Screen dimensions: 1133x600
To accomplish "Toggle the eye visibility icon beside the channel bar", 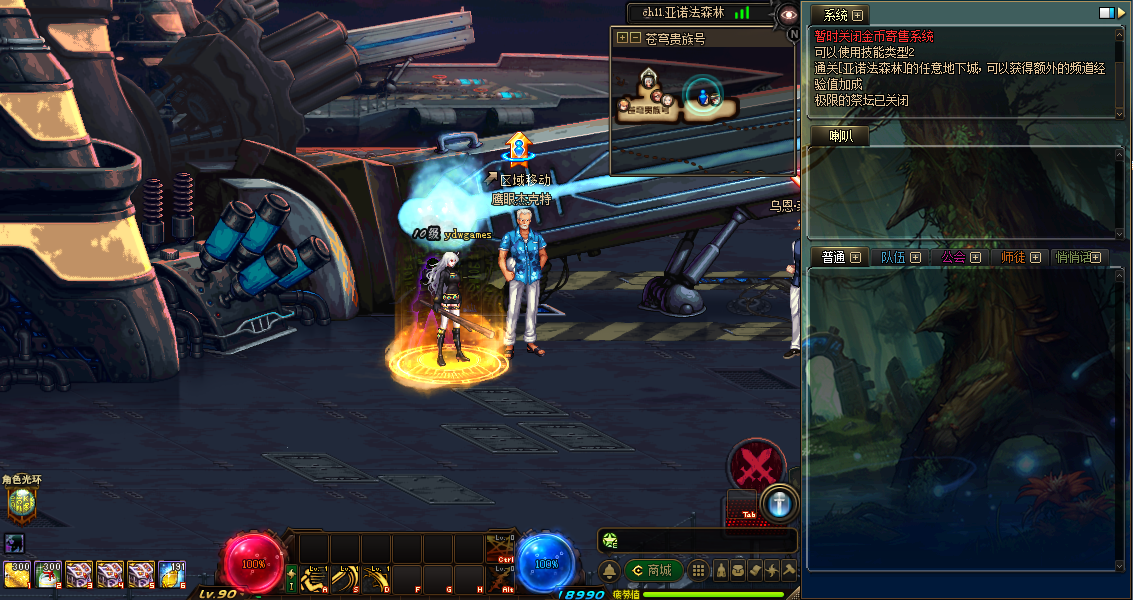I will click(x=788, y=14).
